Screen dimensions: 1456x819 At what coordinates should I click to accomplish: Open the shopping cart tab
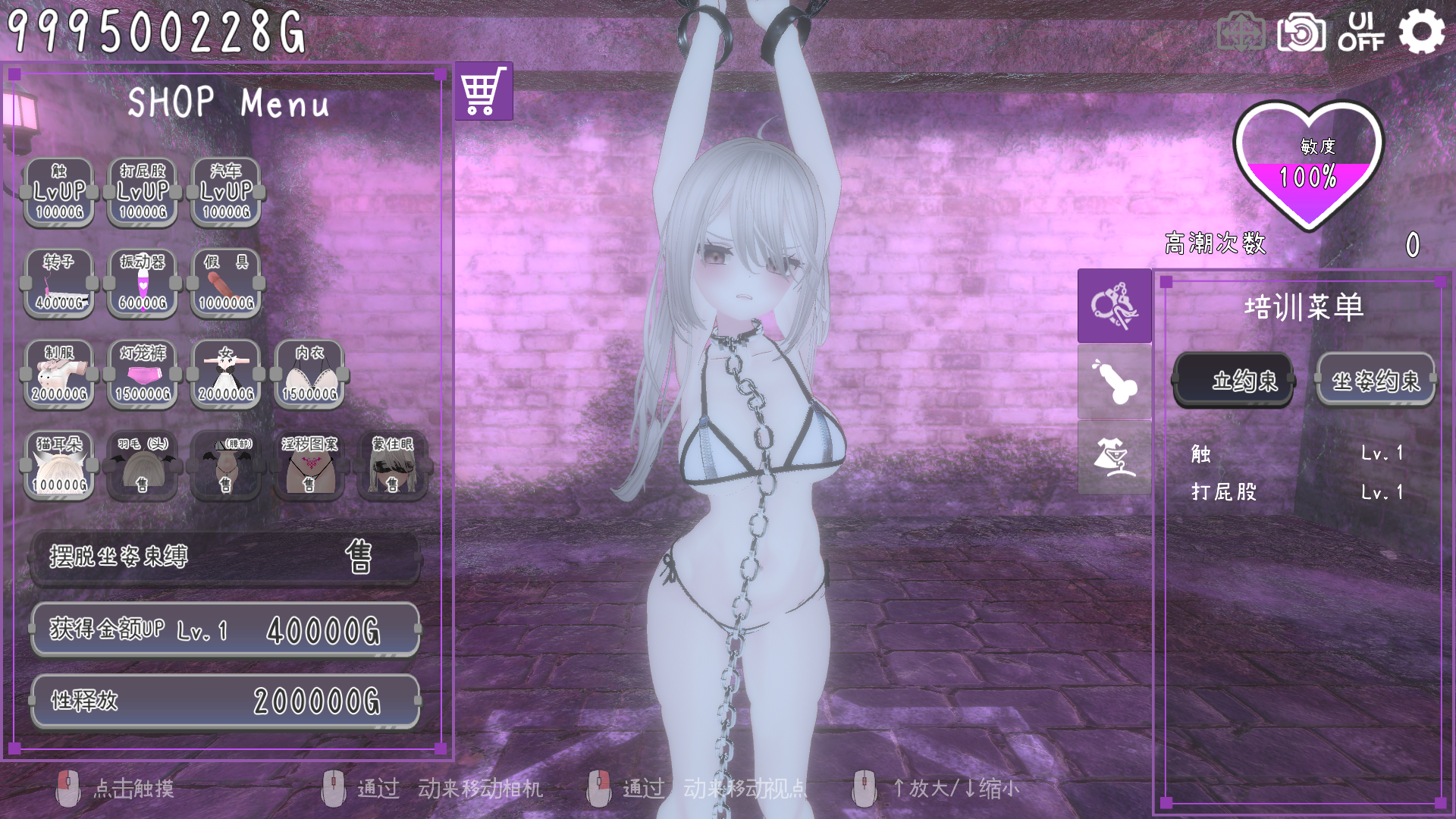(x=484, y=92)
